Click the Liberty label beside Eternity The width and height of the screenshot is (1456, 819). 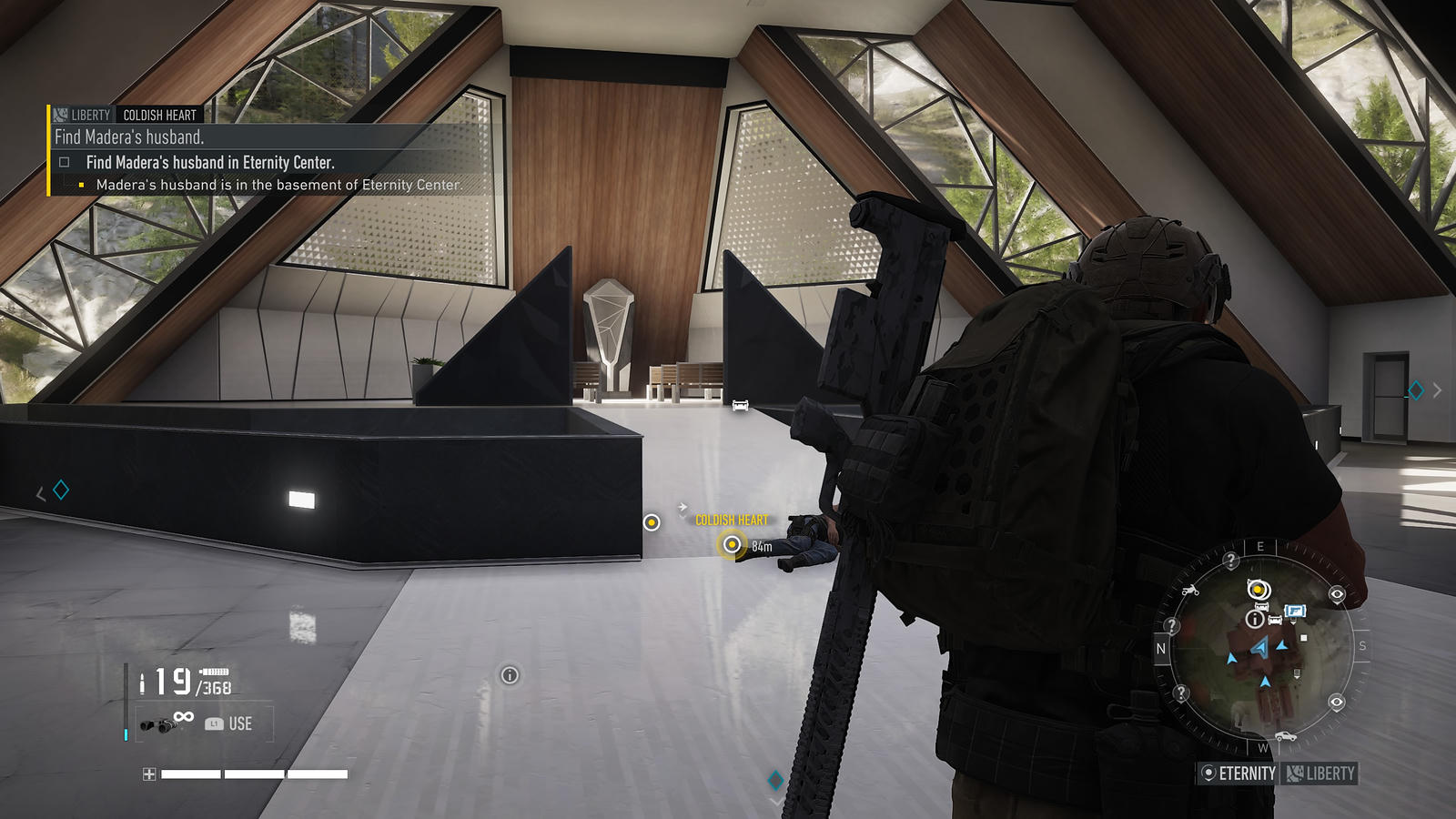pyautogui.click(x=1320, y=773)
